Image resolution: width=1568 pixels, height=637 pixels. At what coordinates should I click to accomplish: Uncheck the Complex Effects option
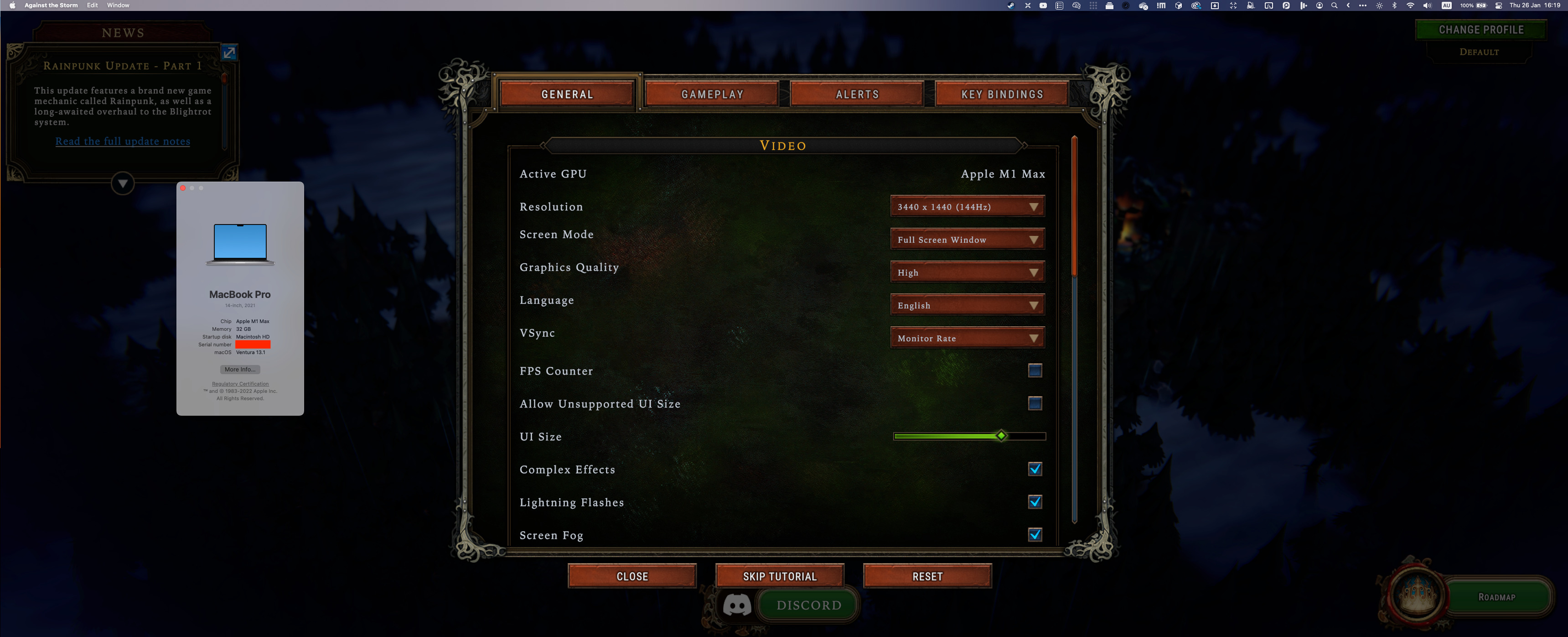[x=1036, y=469]
